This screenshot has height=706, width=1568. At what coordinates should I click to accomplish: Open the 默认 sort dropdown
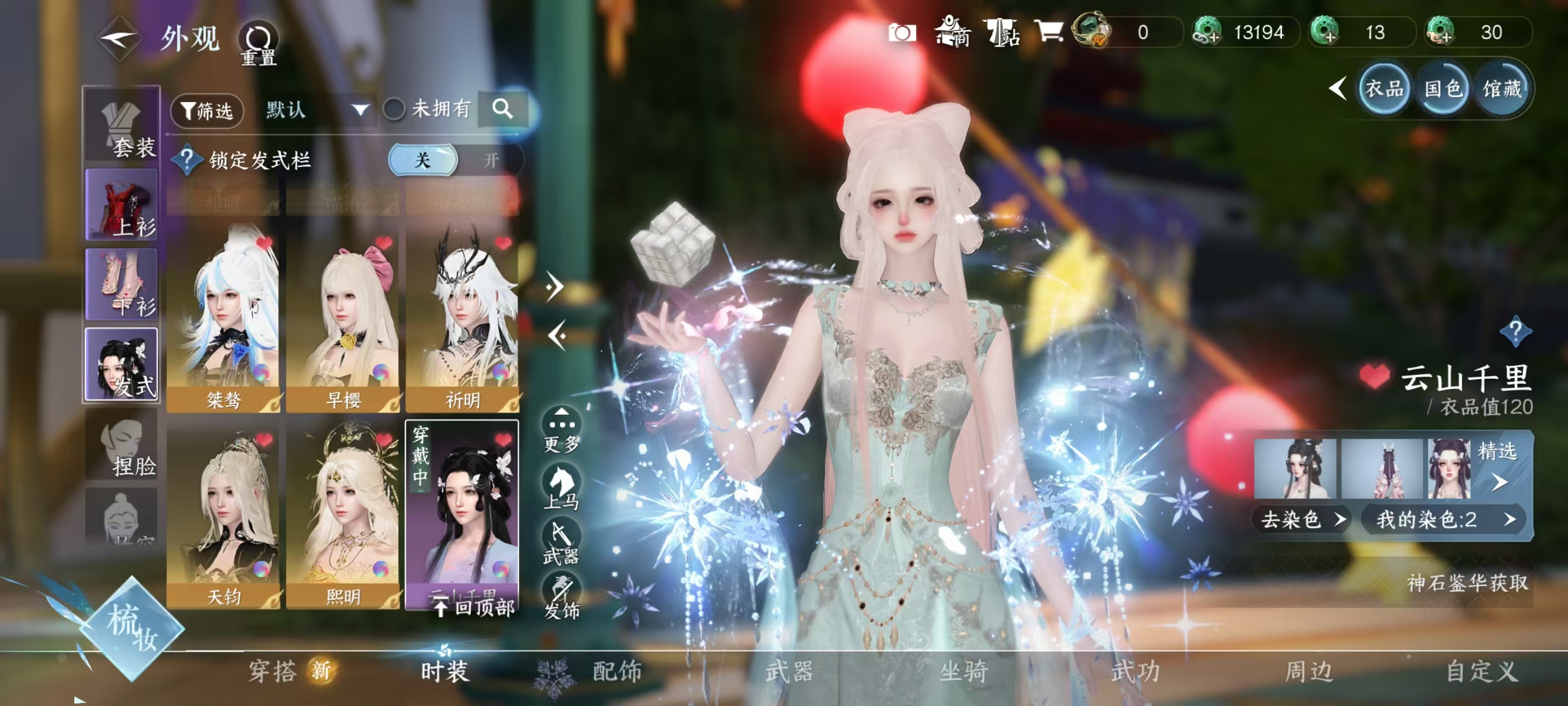tap(316, 110)
